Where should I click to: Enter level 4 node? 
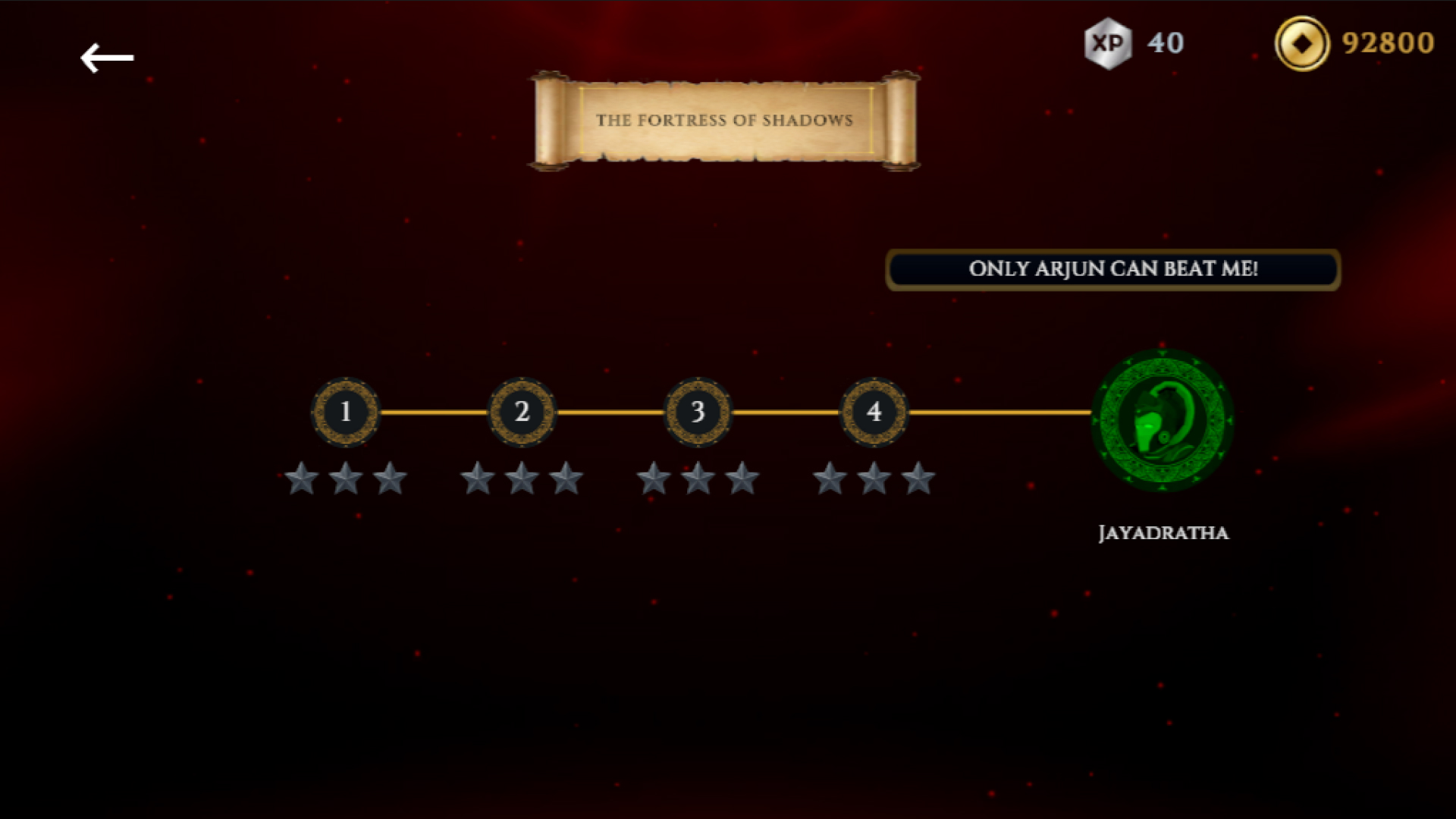point(874,412)
